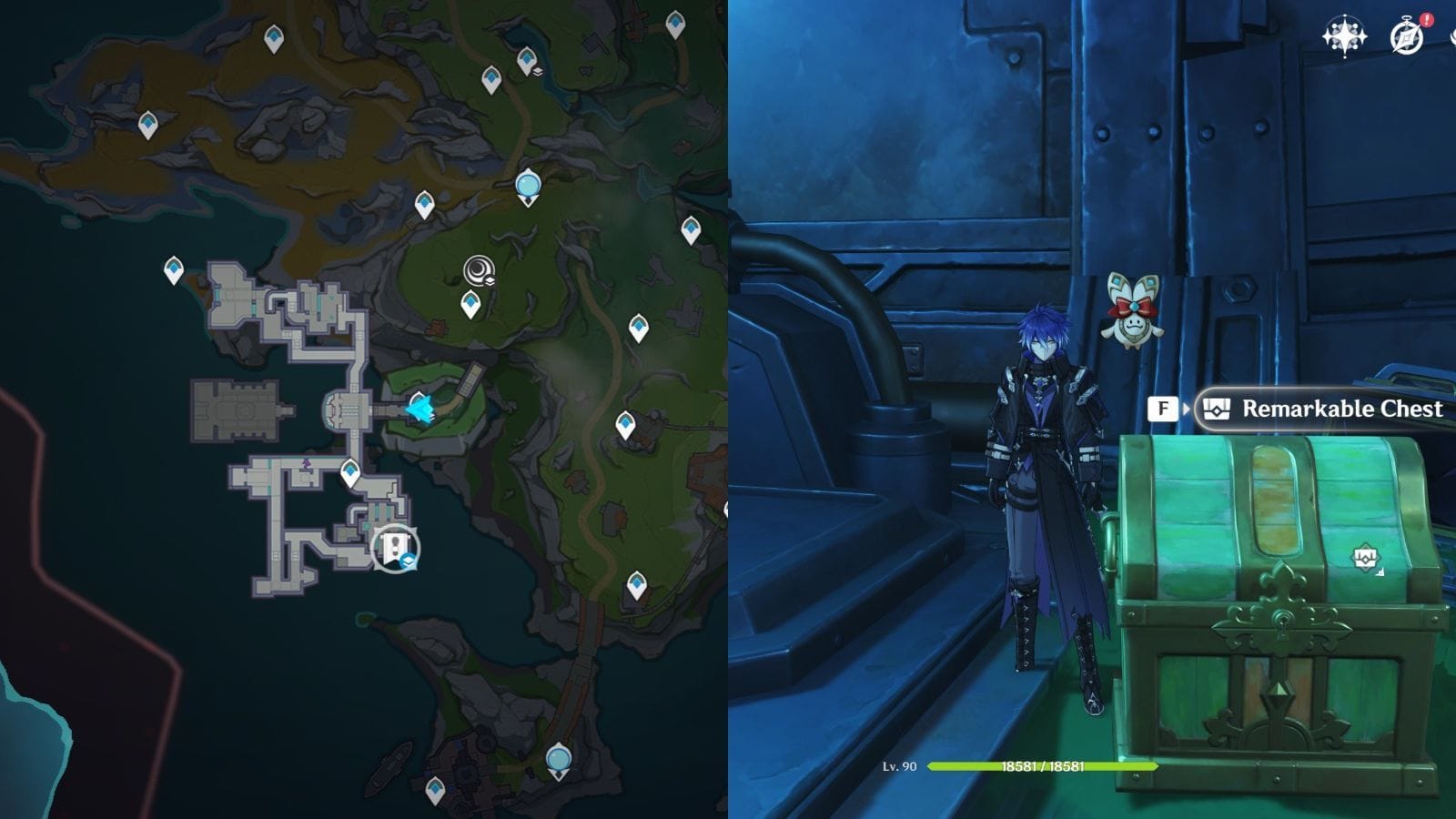The width and height of the screenshot is (1456, 819).
Task: Click the partially visible icon at top-right screen edge
Action: (x=1452, y=36)
